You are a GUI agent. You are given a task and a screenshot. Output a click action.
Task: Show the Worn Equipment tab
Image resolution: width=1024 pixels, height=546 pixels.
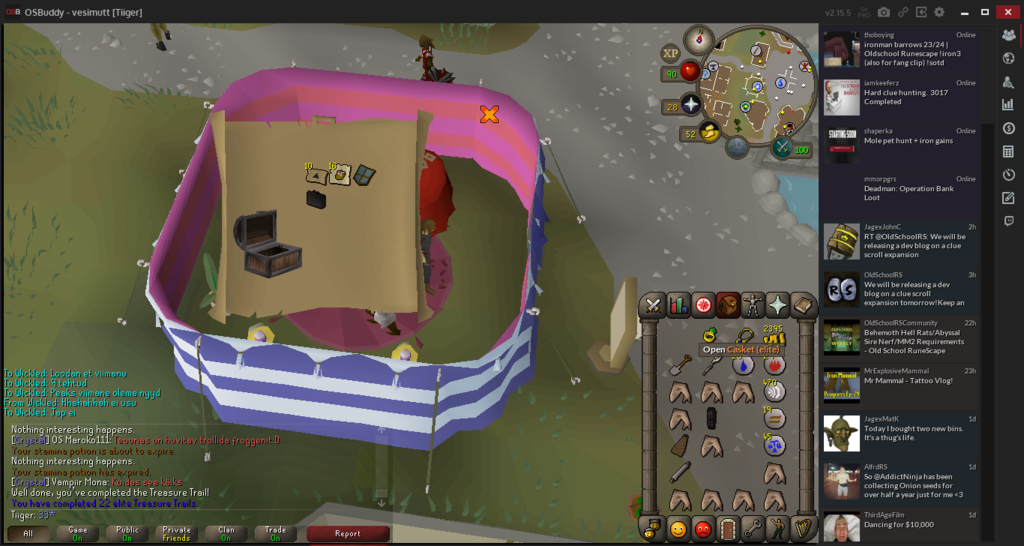click(753, 305)
